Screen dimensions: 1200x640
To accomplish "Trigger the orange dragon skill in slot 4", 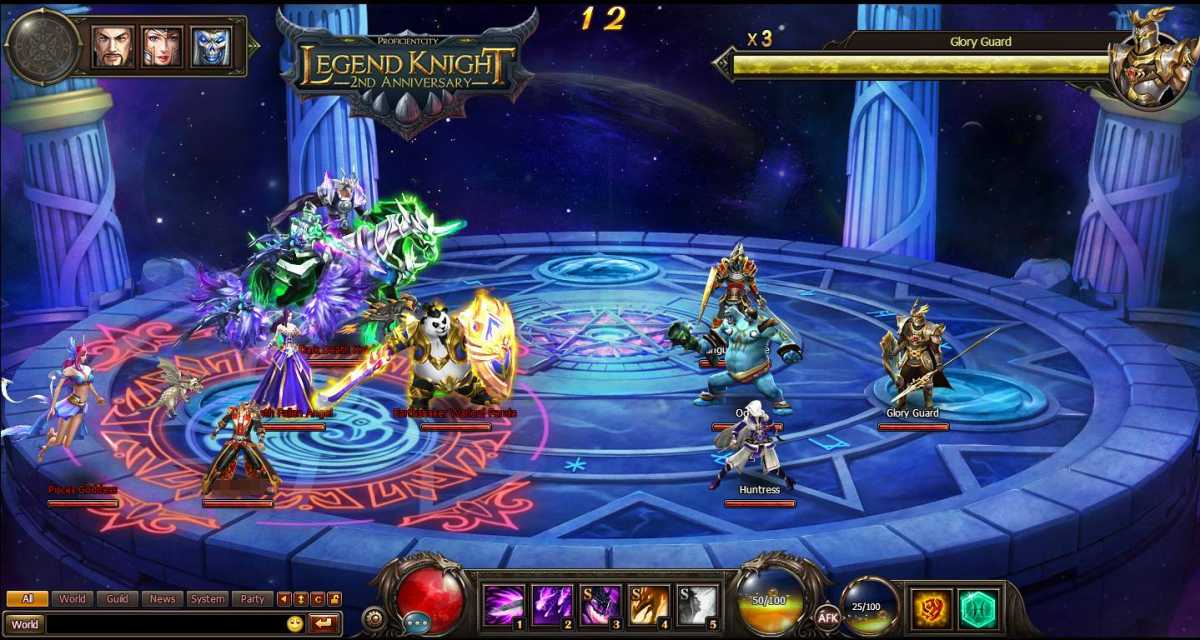I will [x=649, y=605].
